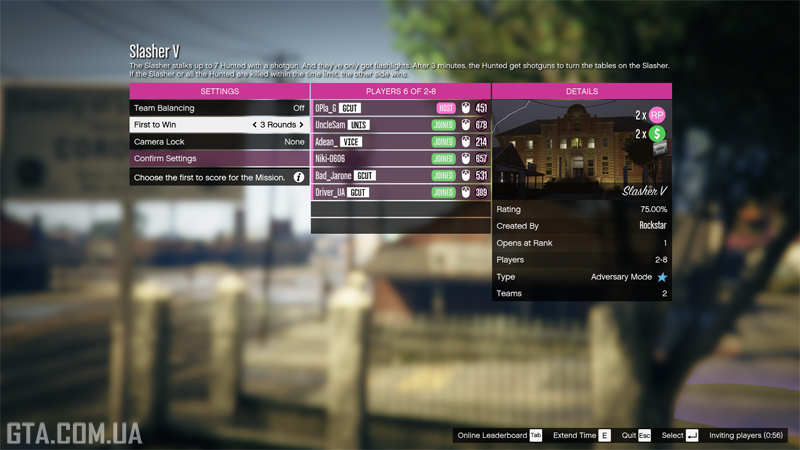800x450 pixels.
Task: Select the Camera Lock setting row
Action: [x=219, y=142]
